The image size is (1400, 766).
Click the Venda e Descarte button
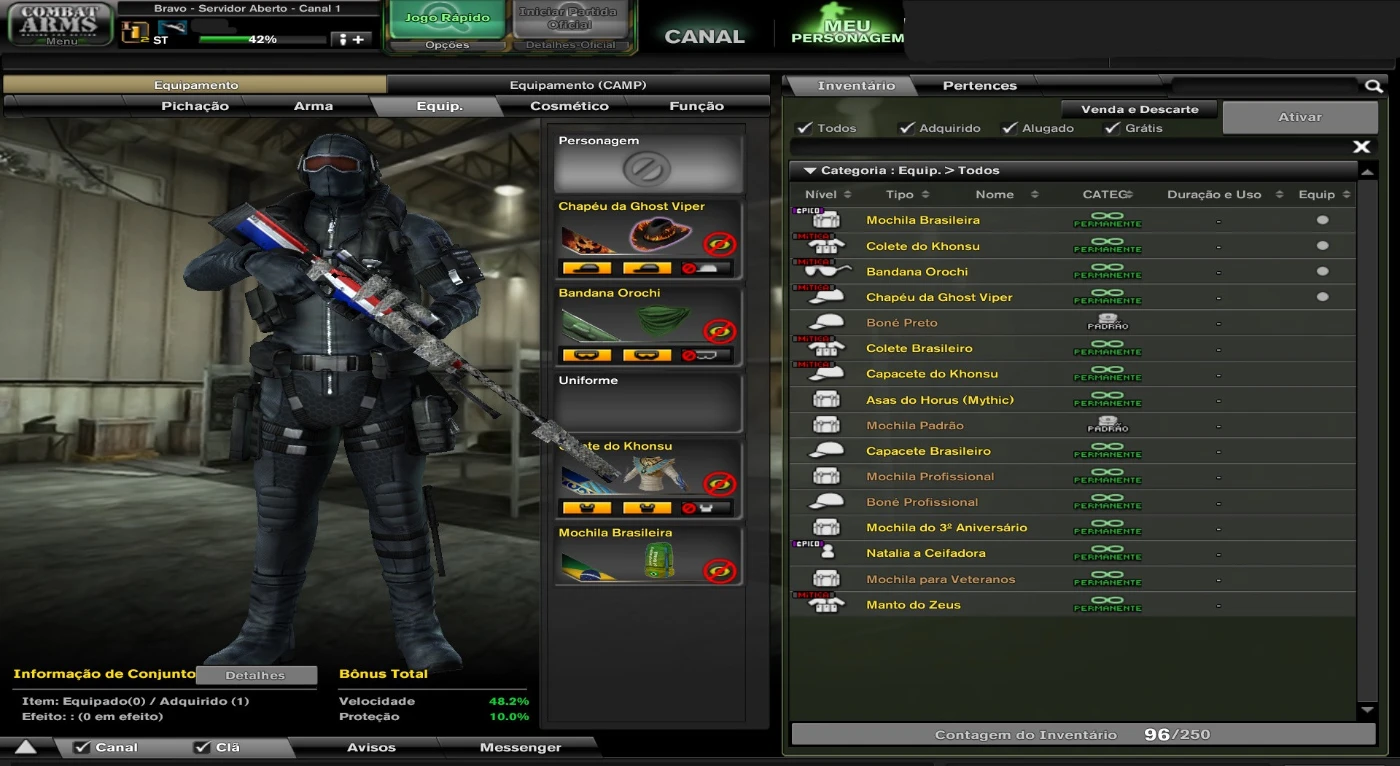(x=1138, y=108)
